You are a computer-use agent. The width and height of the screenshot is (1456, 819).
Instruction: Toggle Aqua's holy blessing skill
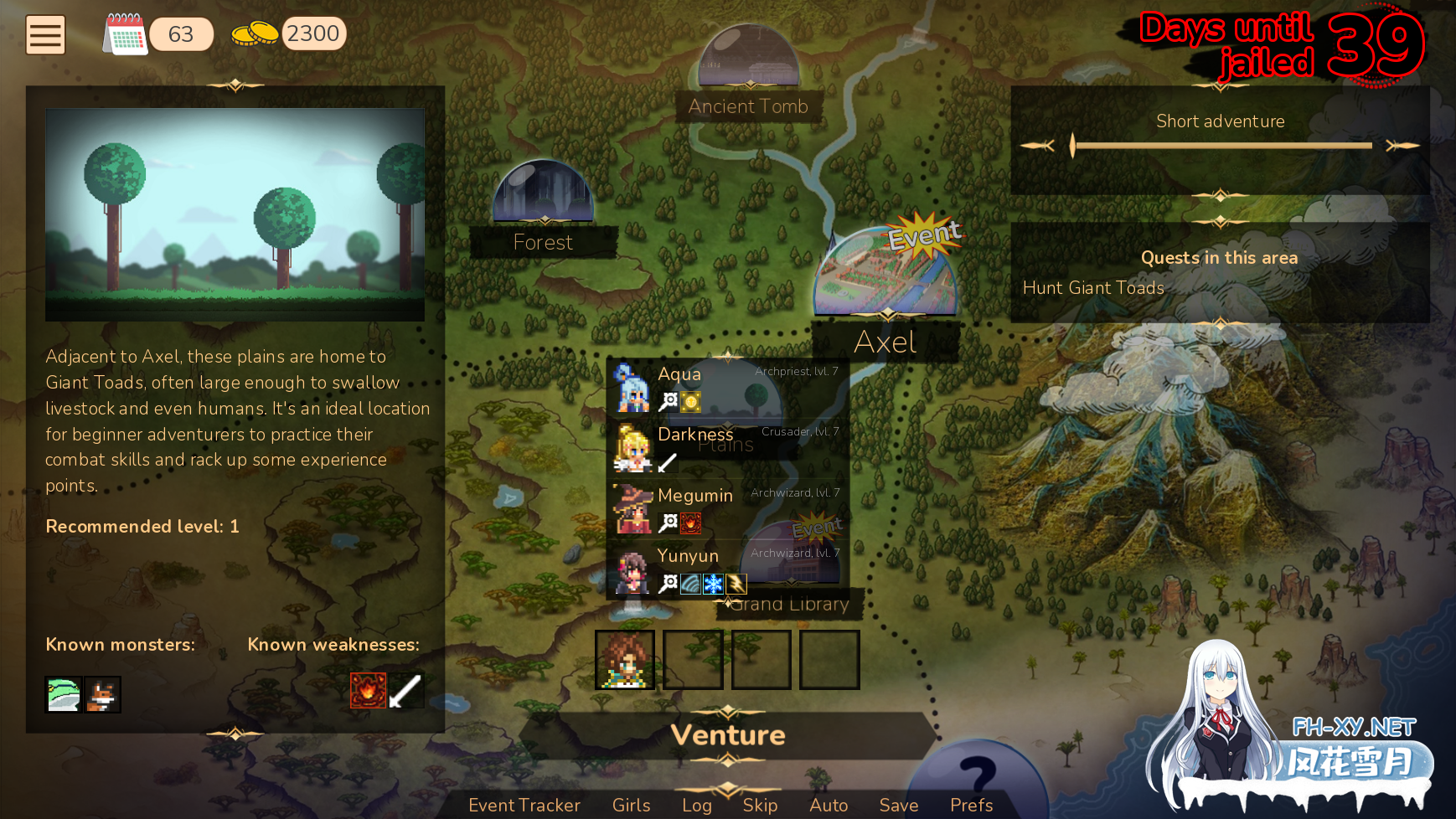[689, 402]
